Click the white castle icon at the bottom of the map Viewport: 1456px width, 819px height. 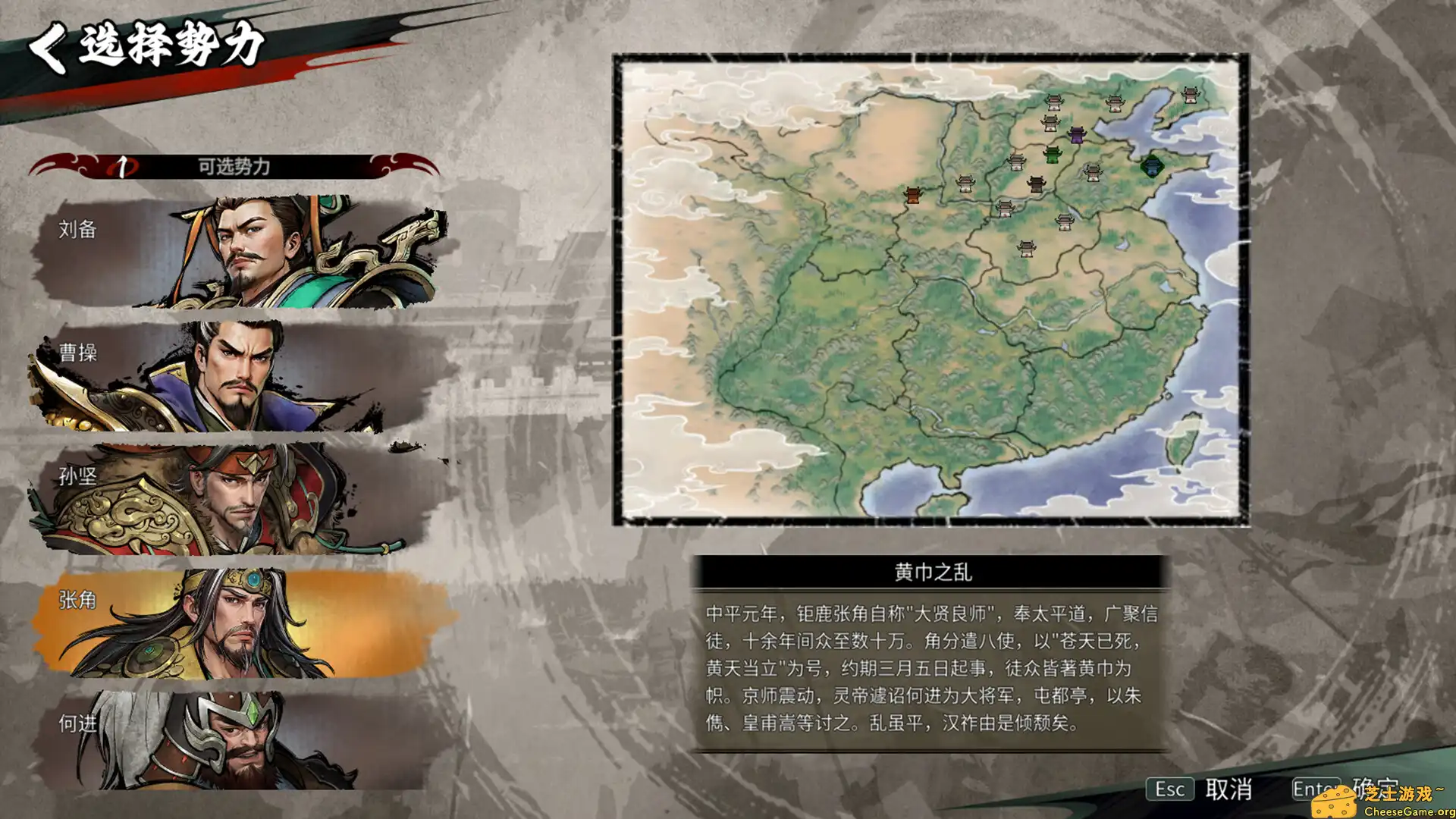[x=1027, y=250]
